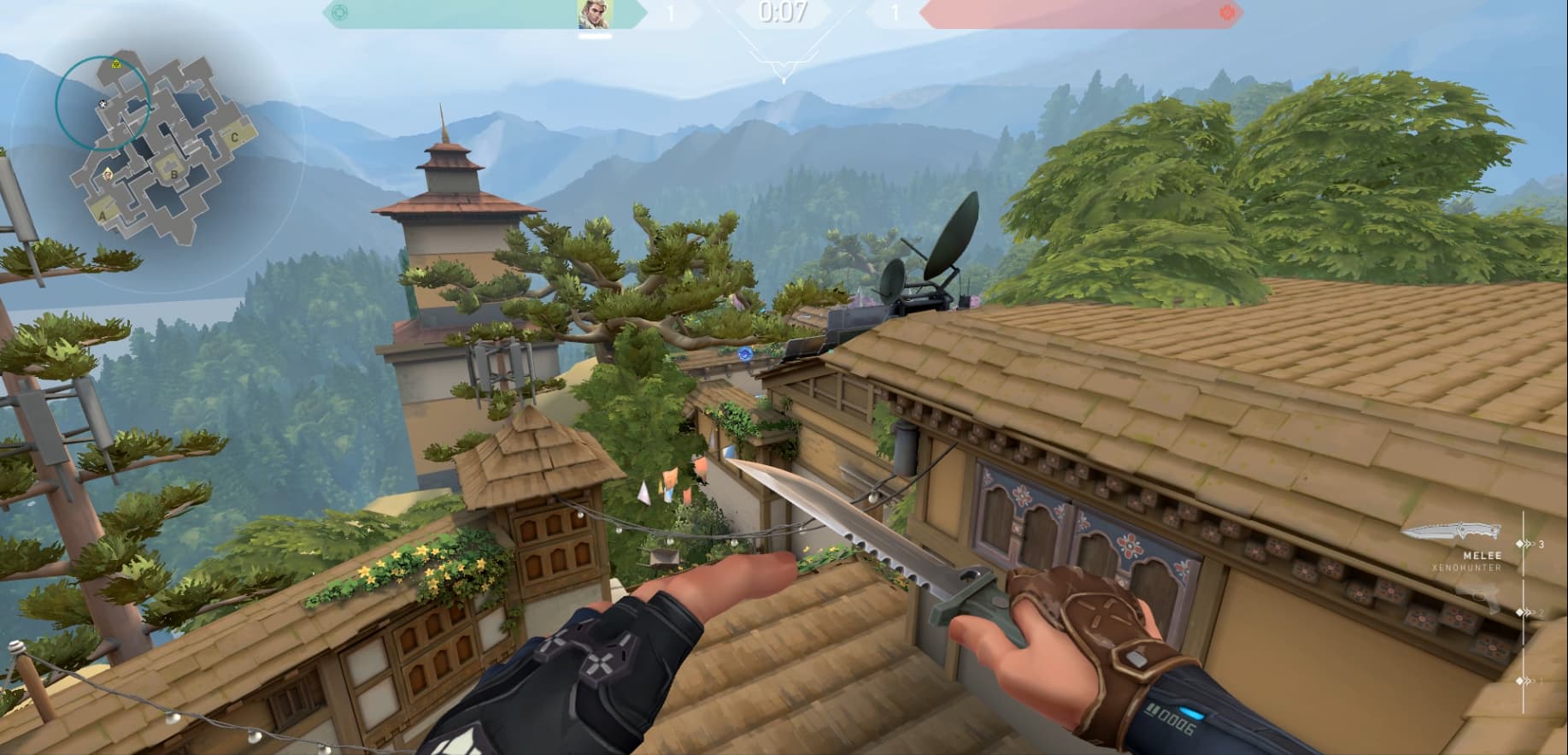This screenshot has width=1568, height=755.
Task: Click the yellow spike marker on the minimap
Action: click(x=116, y=64)
